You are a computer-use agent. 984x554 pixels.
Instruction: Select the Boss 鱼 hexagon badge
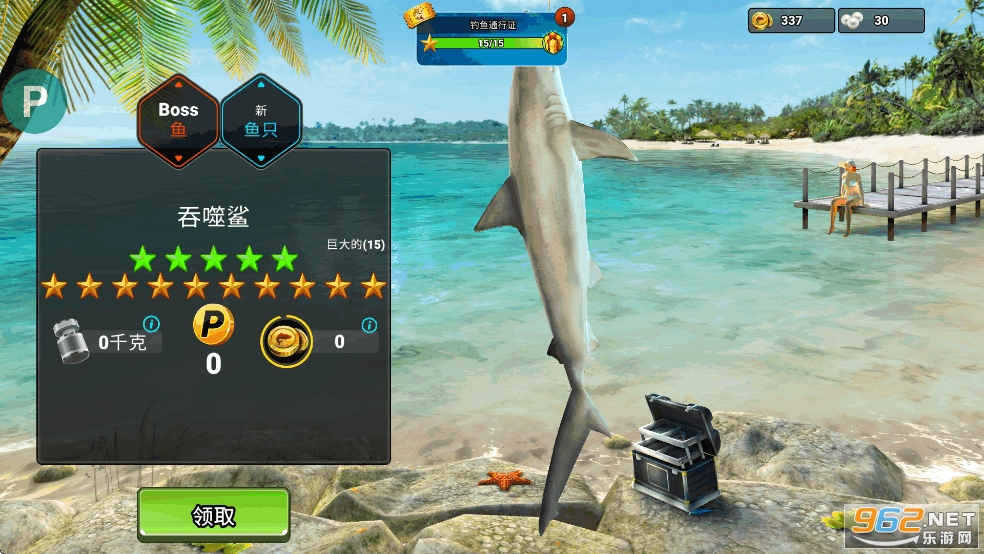178,119
